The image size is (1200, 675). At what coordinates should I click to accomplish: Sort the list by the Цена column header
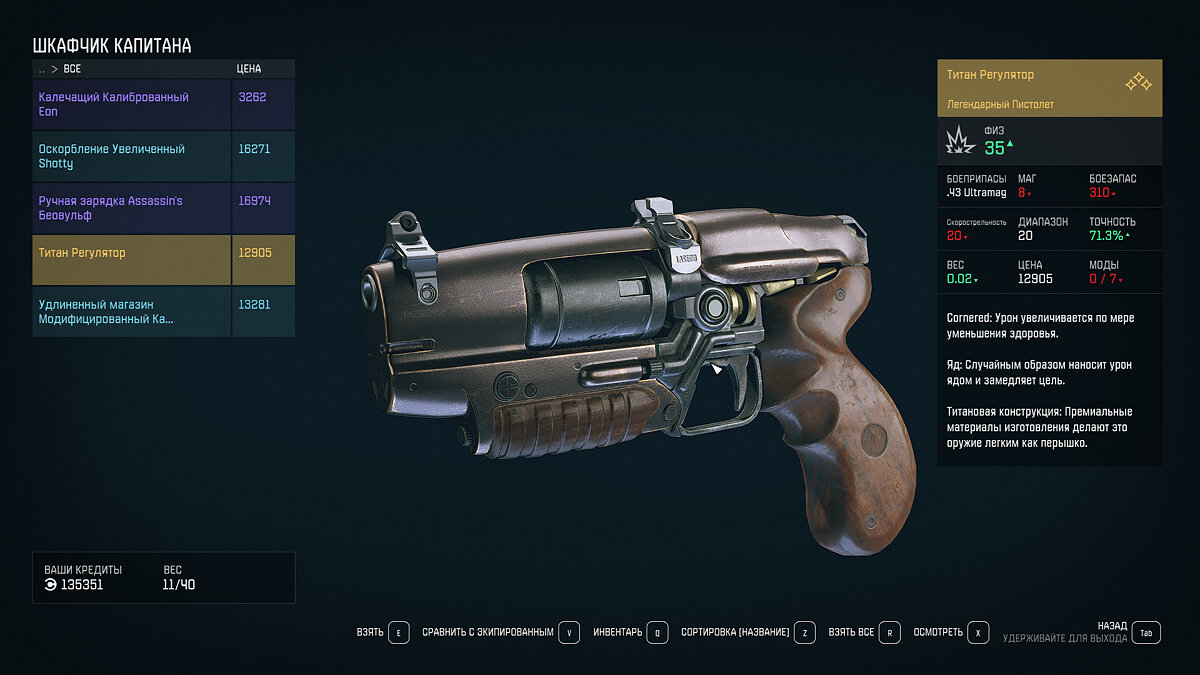click(x=249, y=70)
